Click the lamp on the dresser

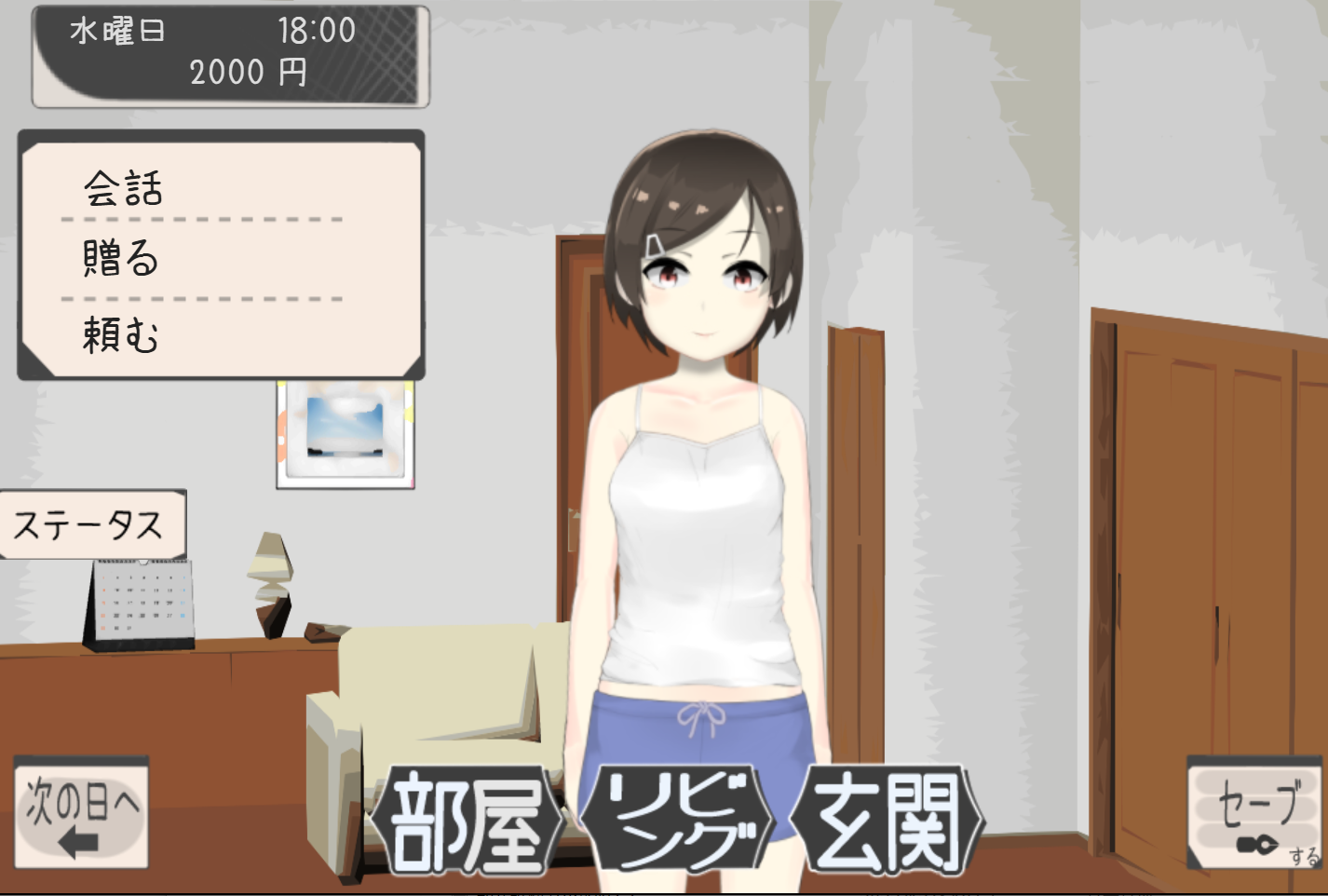click(x=268, y=582)
